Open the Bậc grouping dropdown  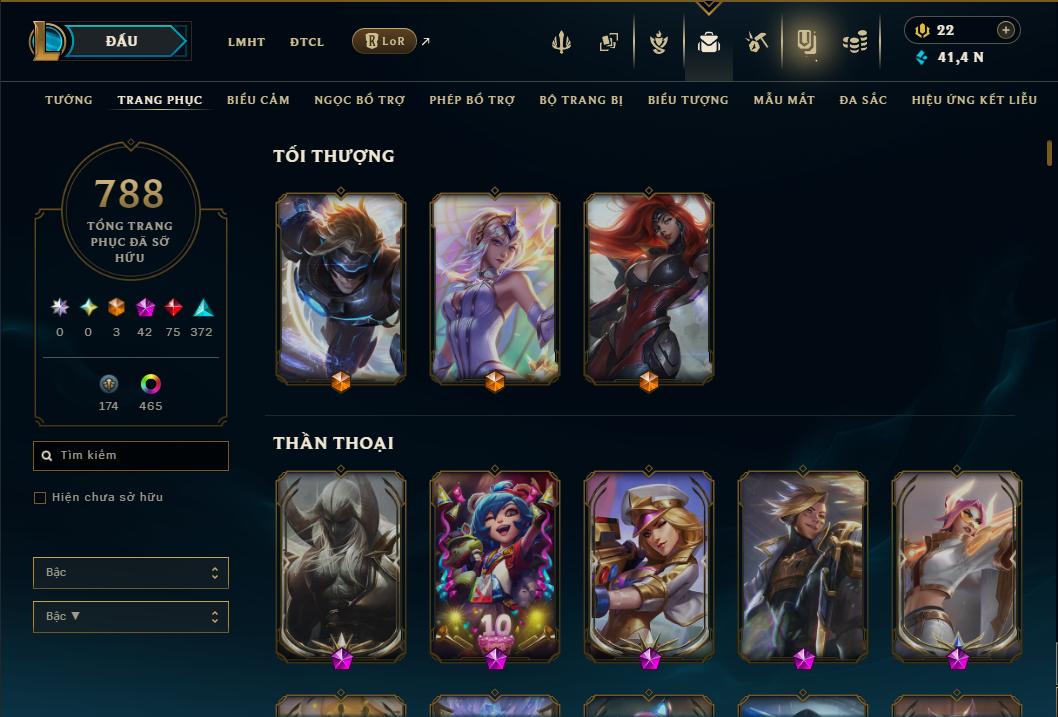[131, 573]
